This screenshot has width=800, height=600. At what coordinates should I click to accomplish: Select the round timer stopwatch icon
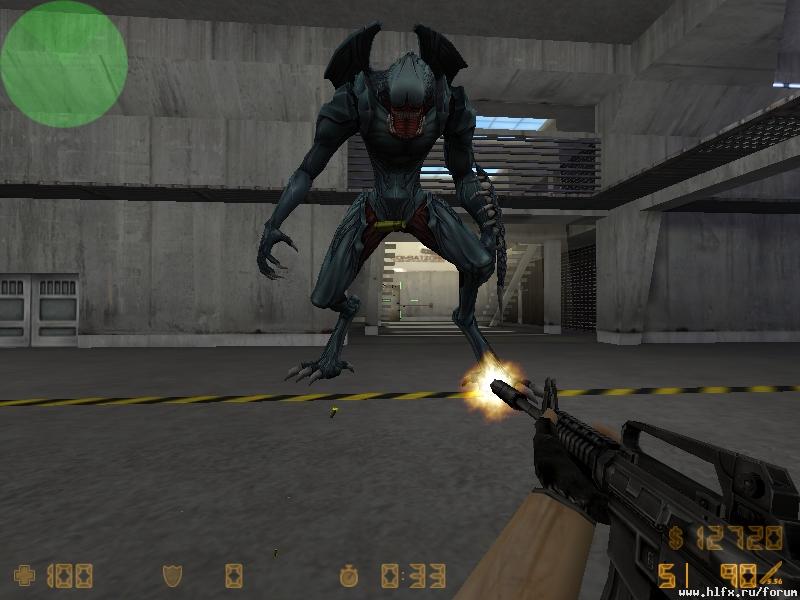click(x=348, y=575)
